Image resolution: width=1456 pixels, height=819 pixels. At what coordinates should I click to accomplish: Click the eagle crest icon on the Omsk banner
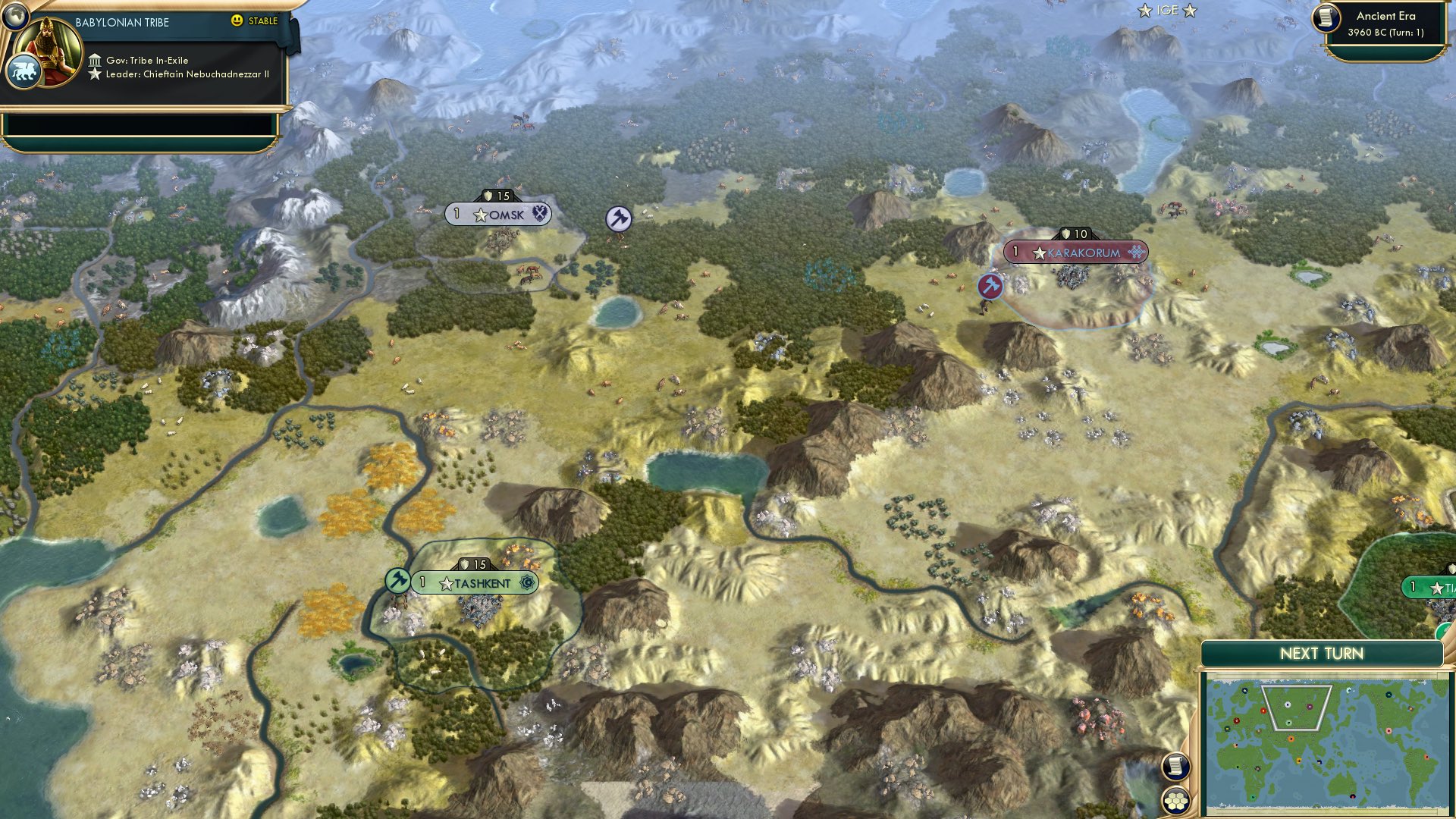pos(538,215)
